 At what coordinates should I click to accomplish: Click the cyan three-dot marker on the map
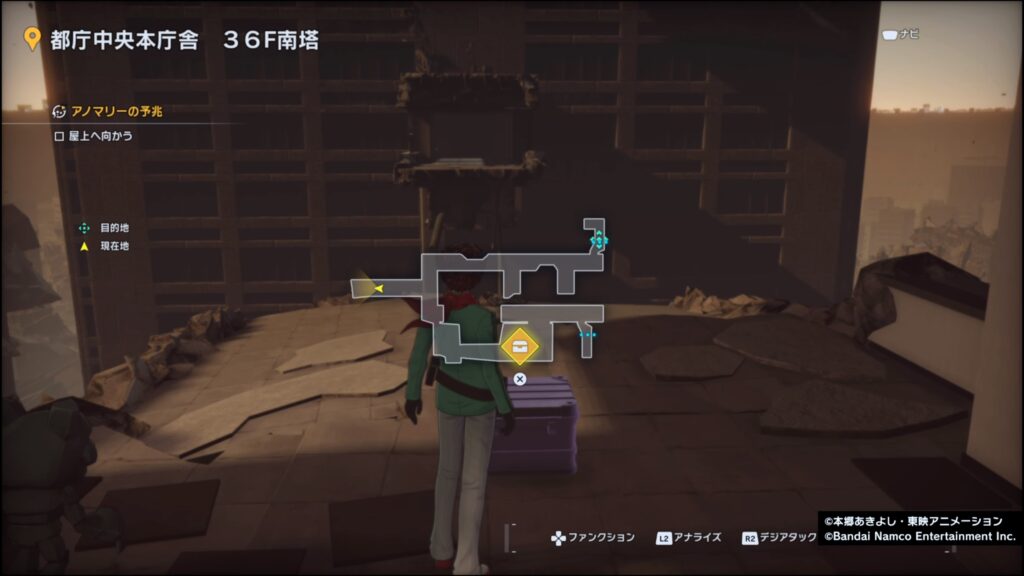pyautogui.click(x=587, y=336)
